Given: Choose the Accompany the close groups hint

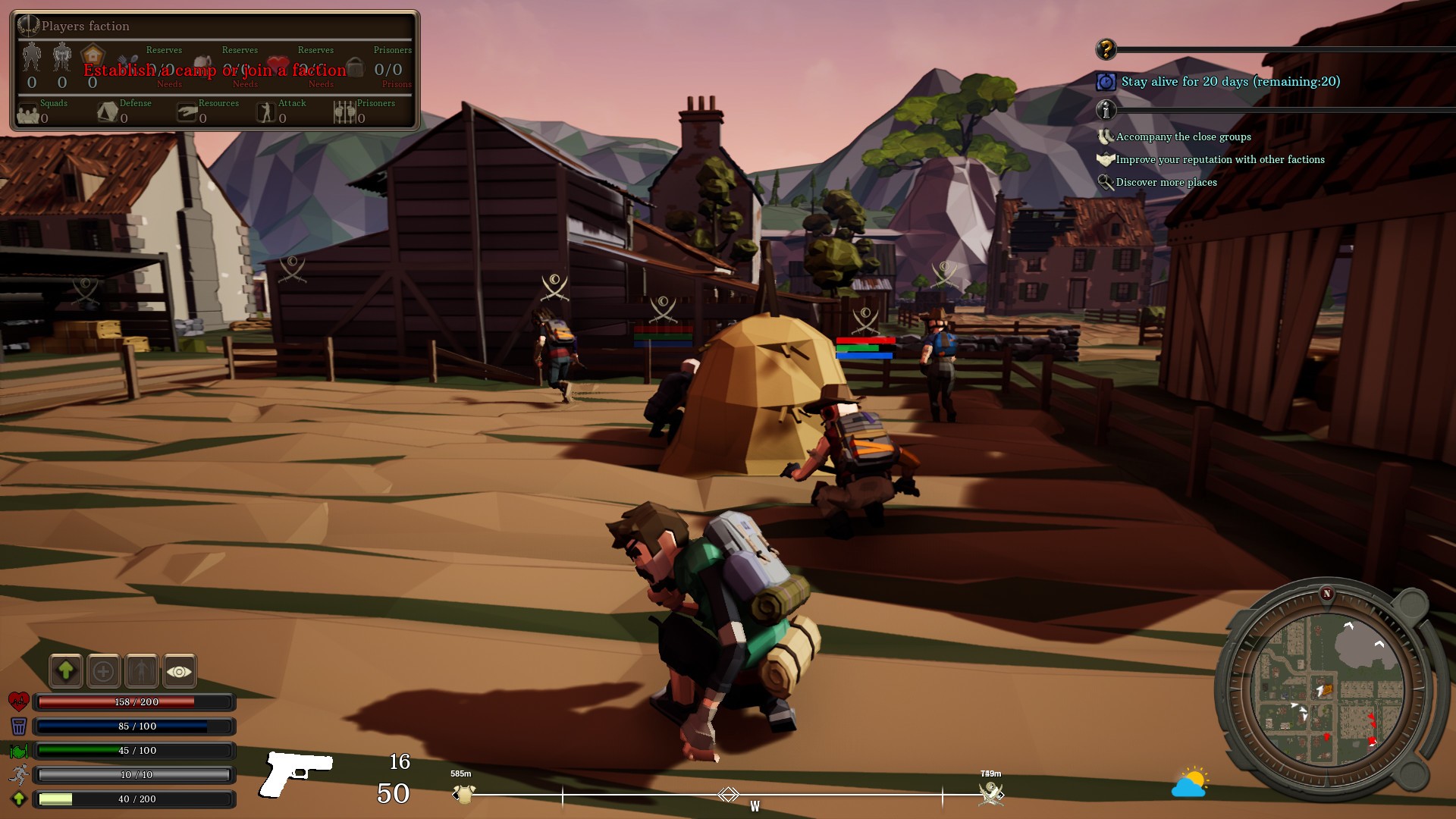Looking at the screenshot, I should click(1183, 137).
